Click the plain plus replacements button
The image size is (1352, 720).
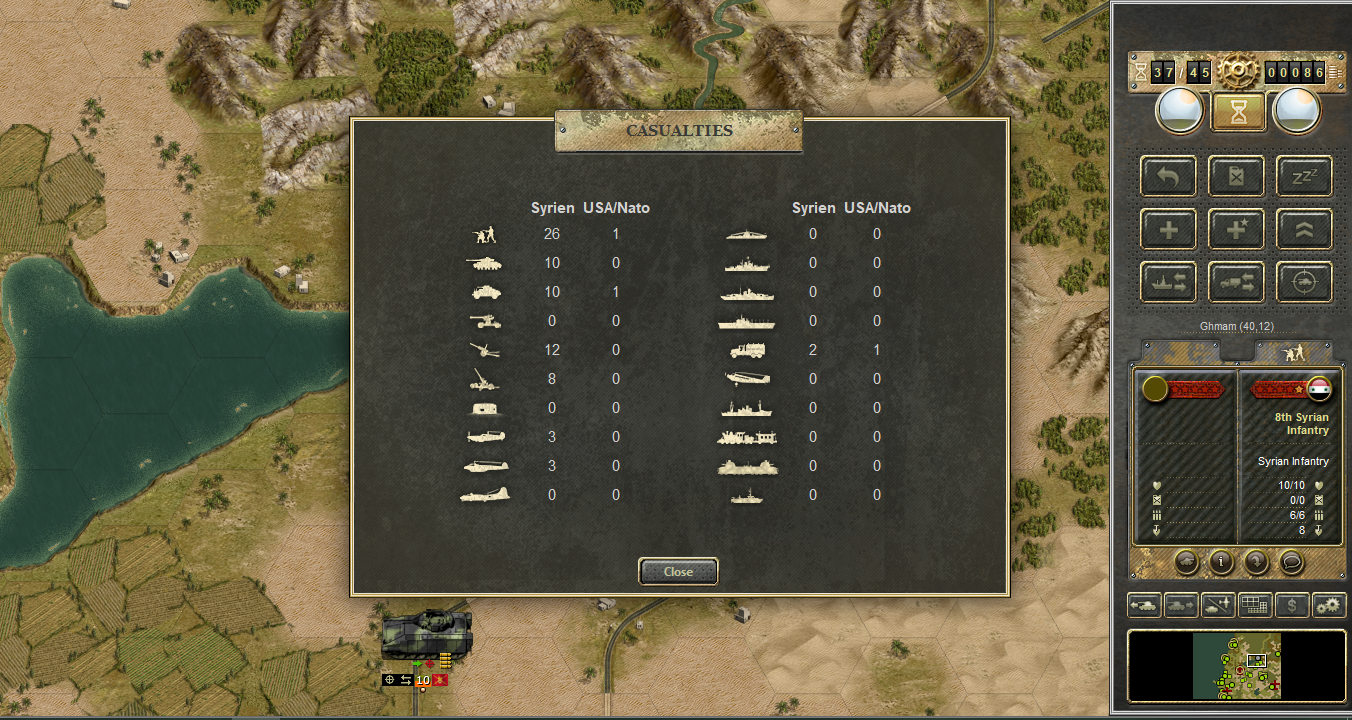coord(1168,229)
